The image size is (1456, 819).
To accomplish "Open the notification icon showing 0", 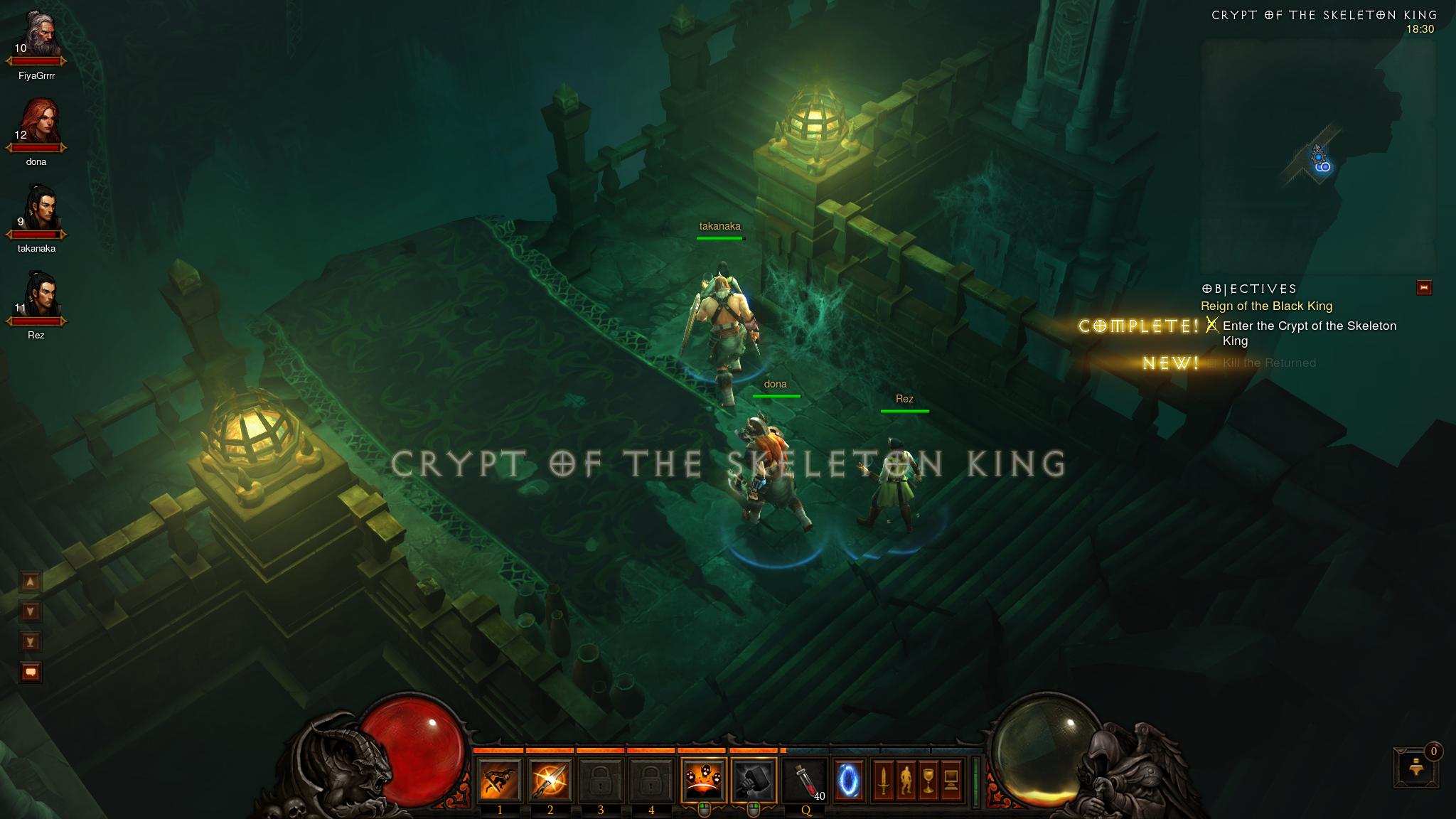I will (x=1415, y=766).
